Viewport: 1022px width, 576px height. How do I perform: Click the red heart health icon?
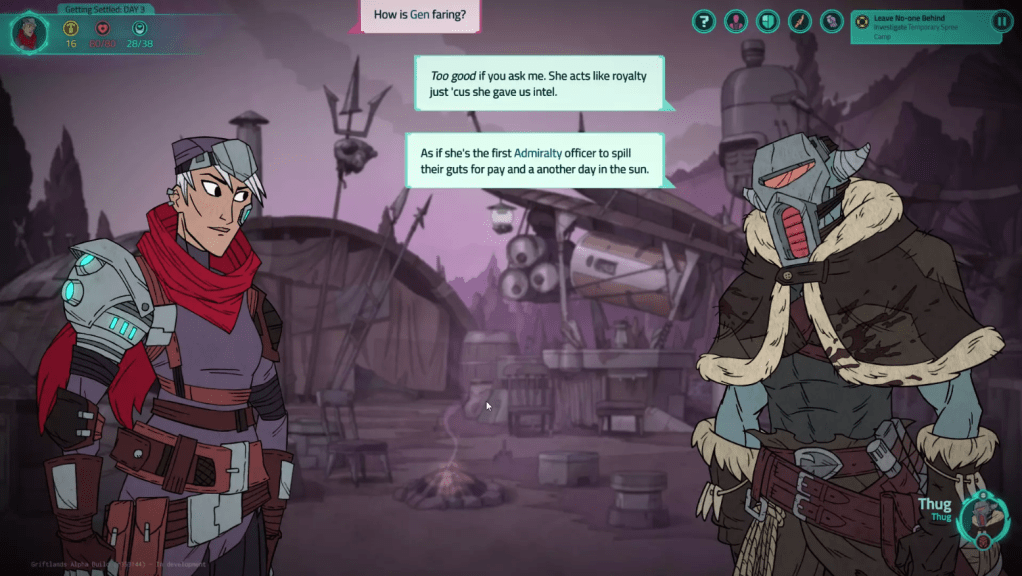coord(103,28)
